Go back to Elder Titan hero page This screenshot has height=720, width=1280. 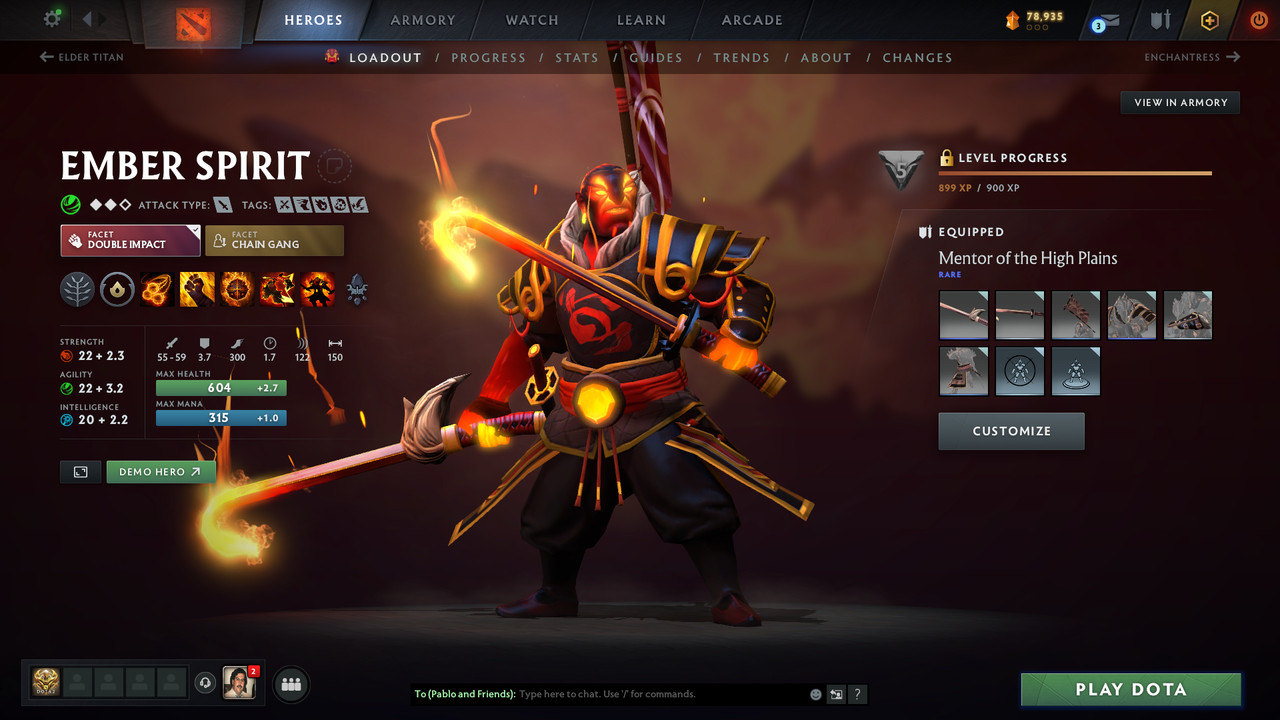point(80,57)
